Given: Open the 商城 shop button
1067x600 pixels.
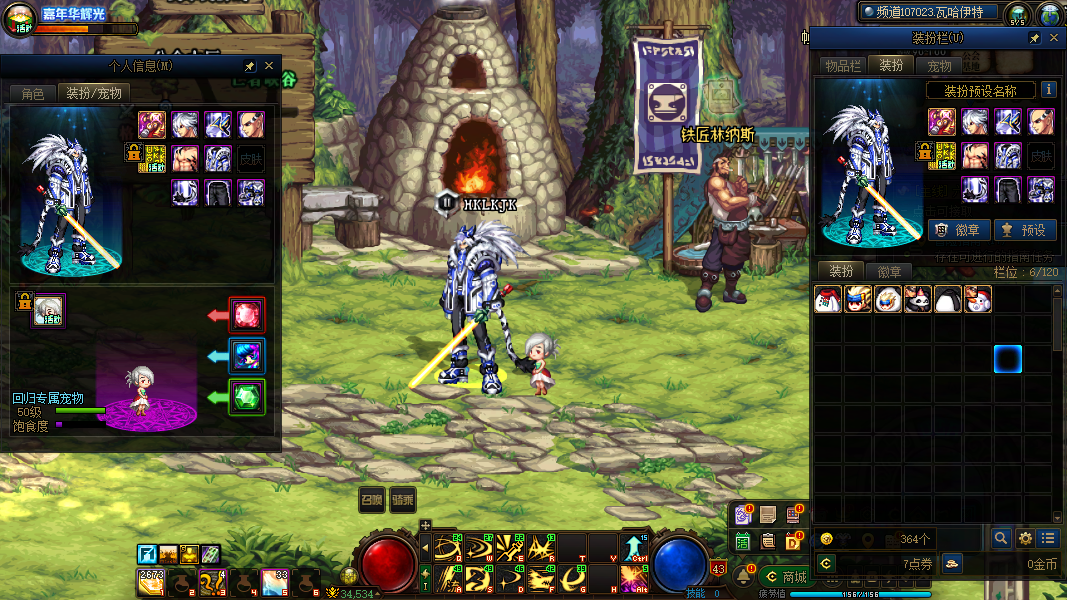Looking at the screenshot, I should point(786,577).
